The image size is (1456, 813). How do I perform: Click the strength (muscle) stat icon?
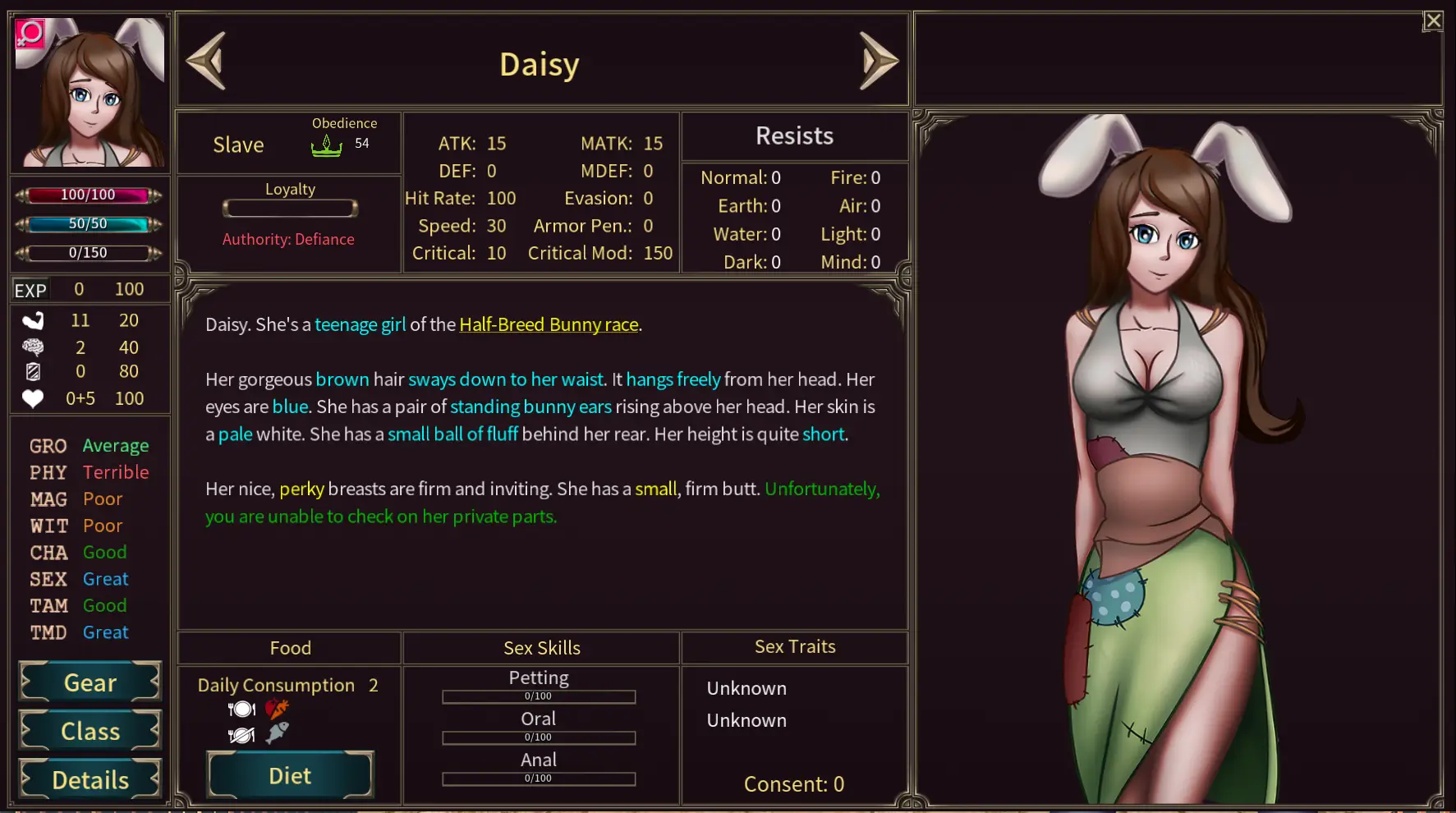pos(31,320)
